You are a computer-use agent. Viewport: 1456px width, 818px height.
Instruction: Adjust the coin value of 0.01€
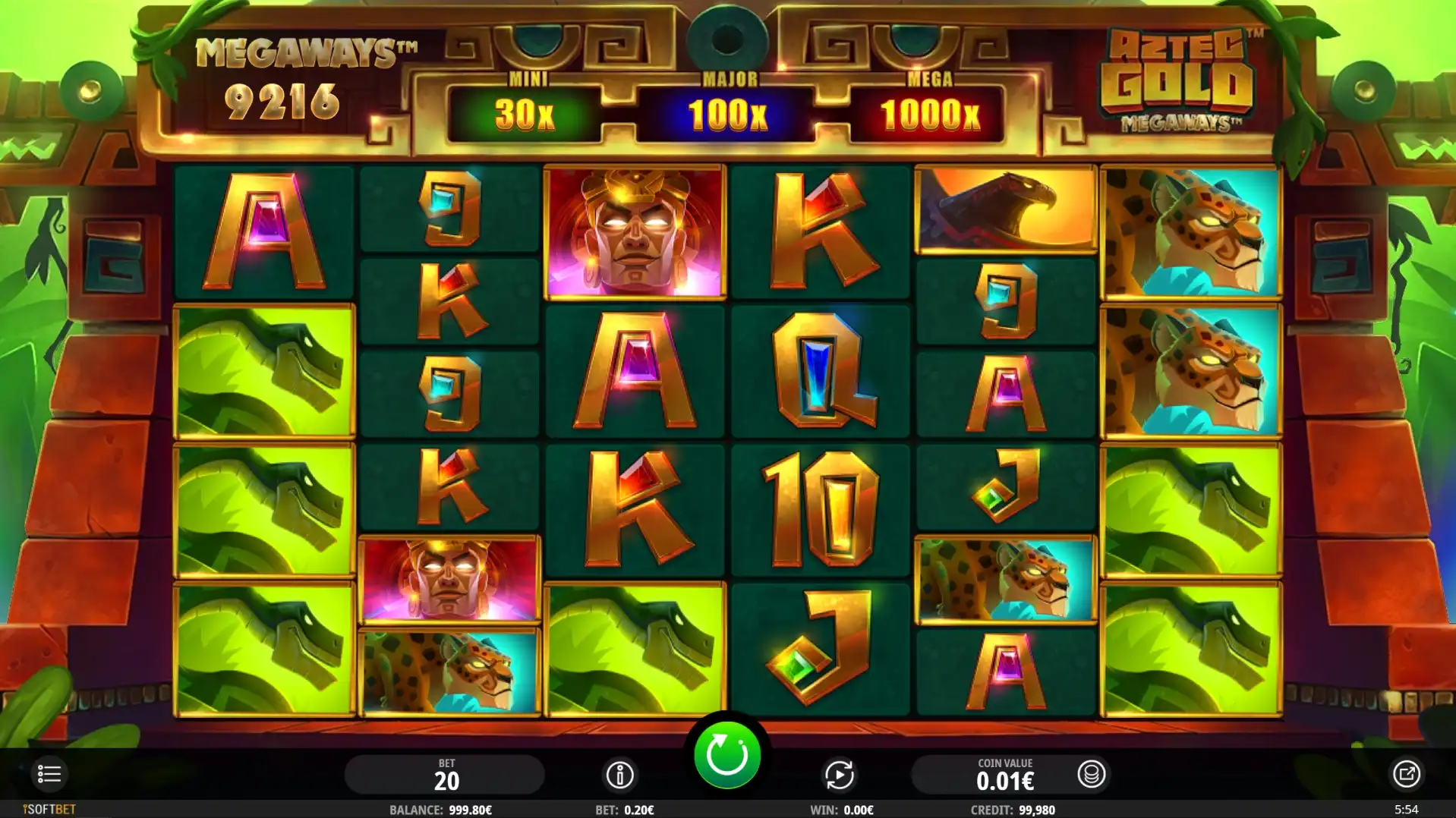coord(1004,775)
